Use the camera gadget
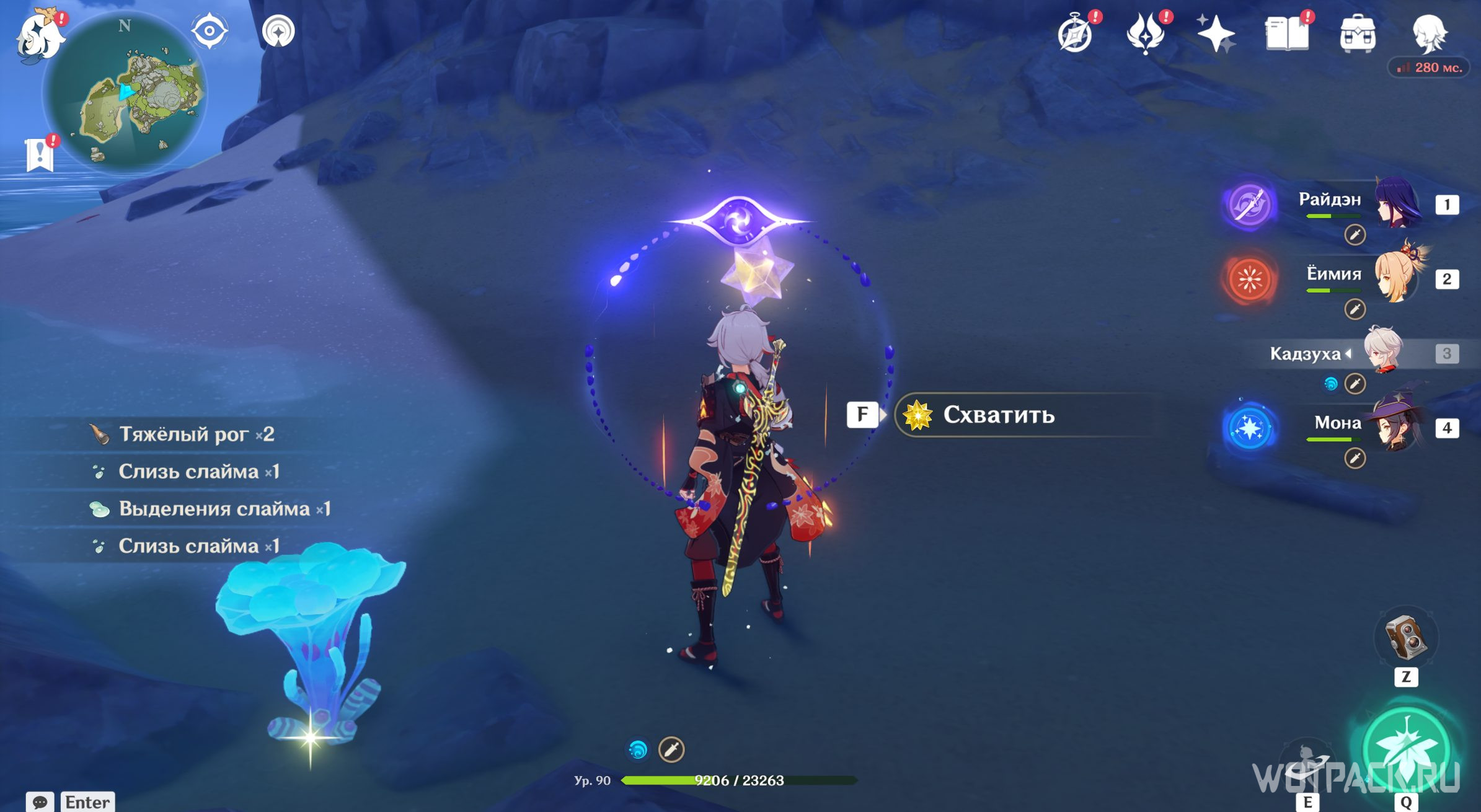Image resolution: width=1481 pixels, height=812 pixels. tap(1405, 638)
